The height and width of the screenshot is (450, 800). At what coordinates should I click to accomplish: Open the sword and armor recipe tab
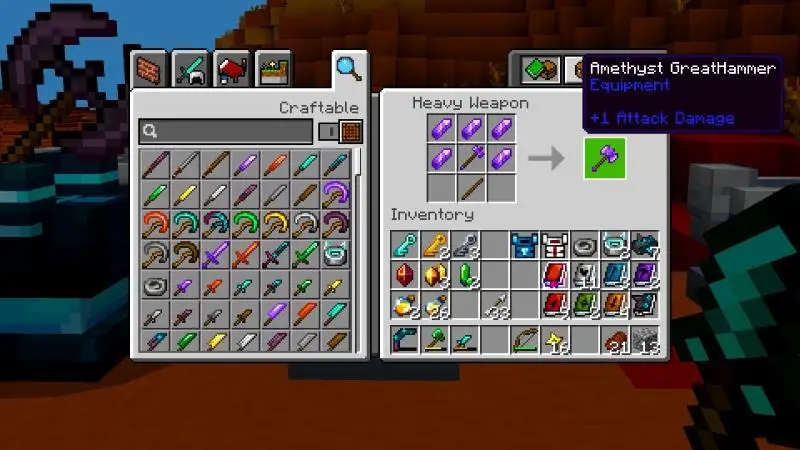coord(190,70)
